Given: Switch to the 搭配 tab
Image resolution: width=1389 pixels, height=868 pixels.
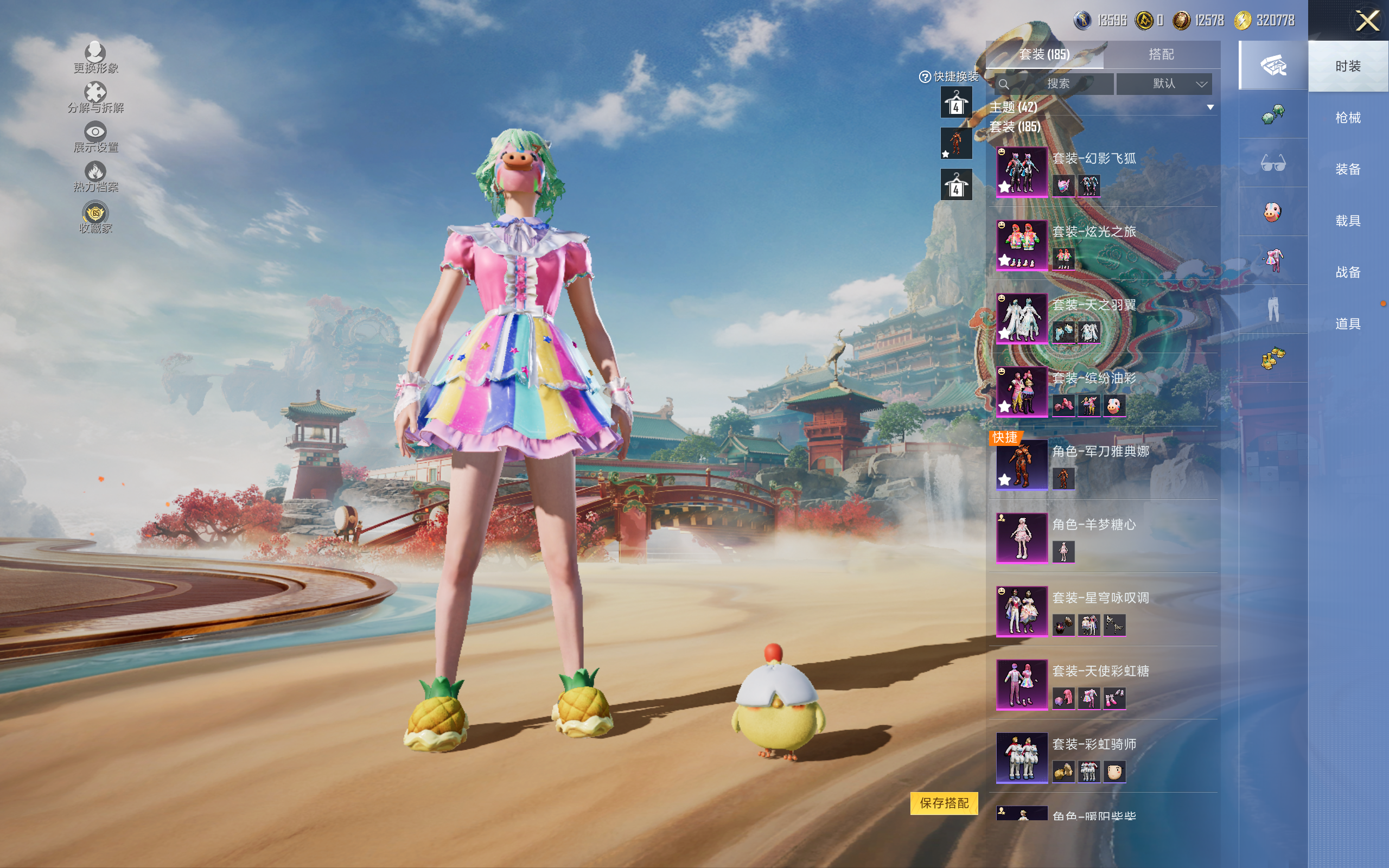Looking at the screenshot, I should [x=1161, y=55].
